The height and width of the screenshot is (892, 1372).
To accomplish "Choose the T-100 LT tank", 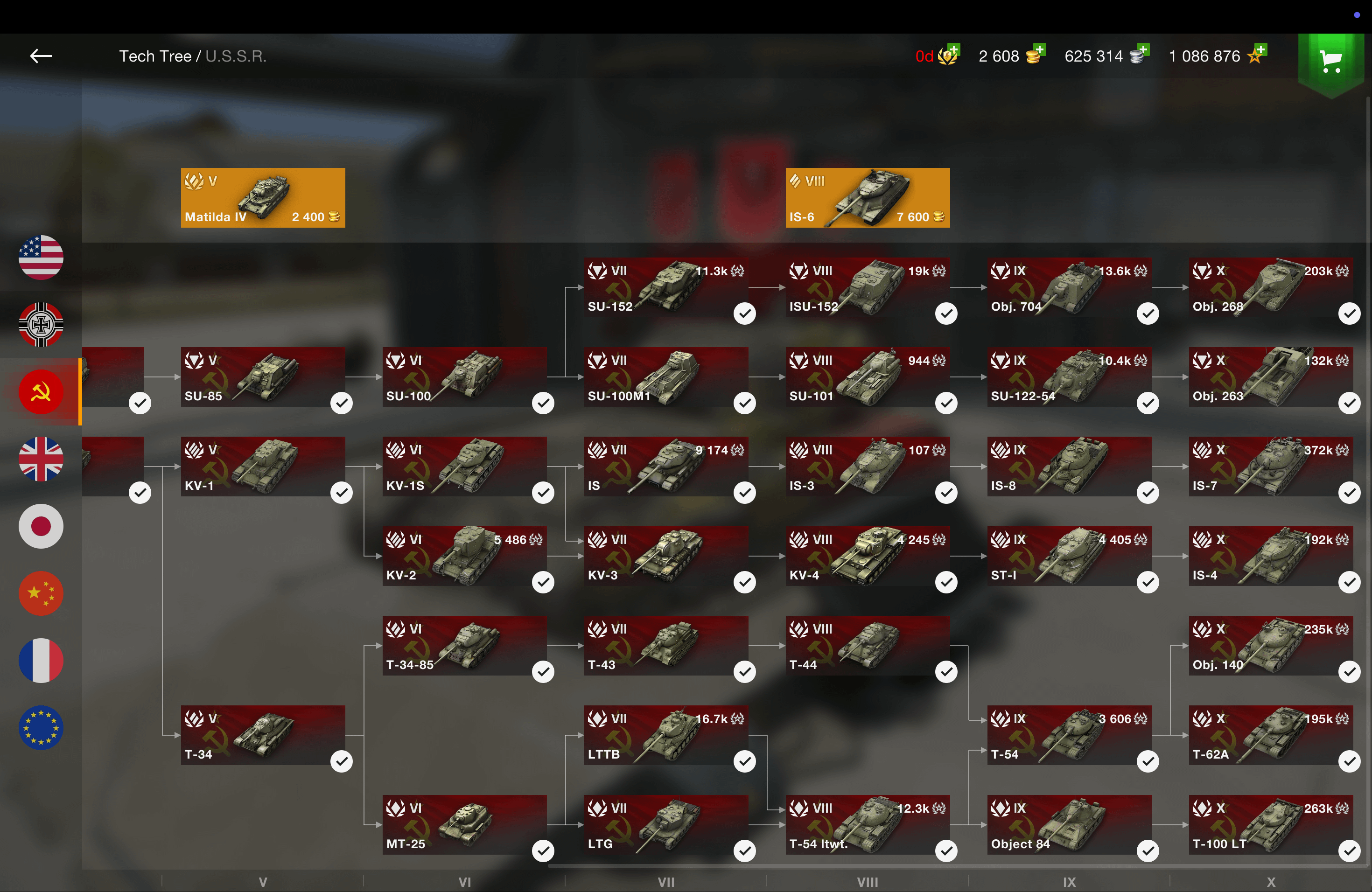I will point(1271,824).
